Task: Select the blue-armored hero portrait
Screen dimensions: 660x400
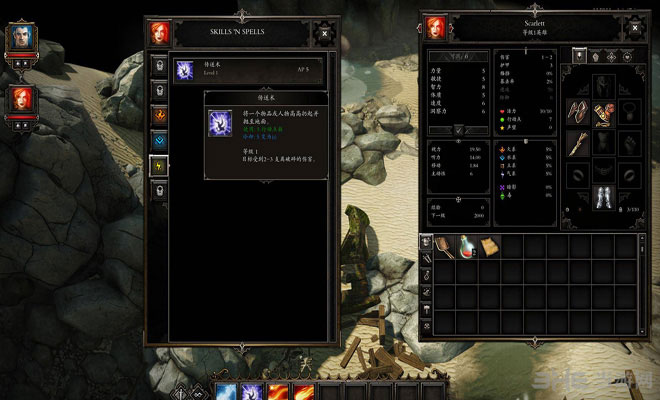Action: (x=21, y=41)
